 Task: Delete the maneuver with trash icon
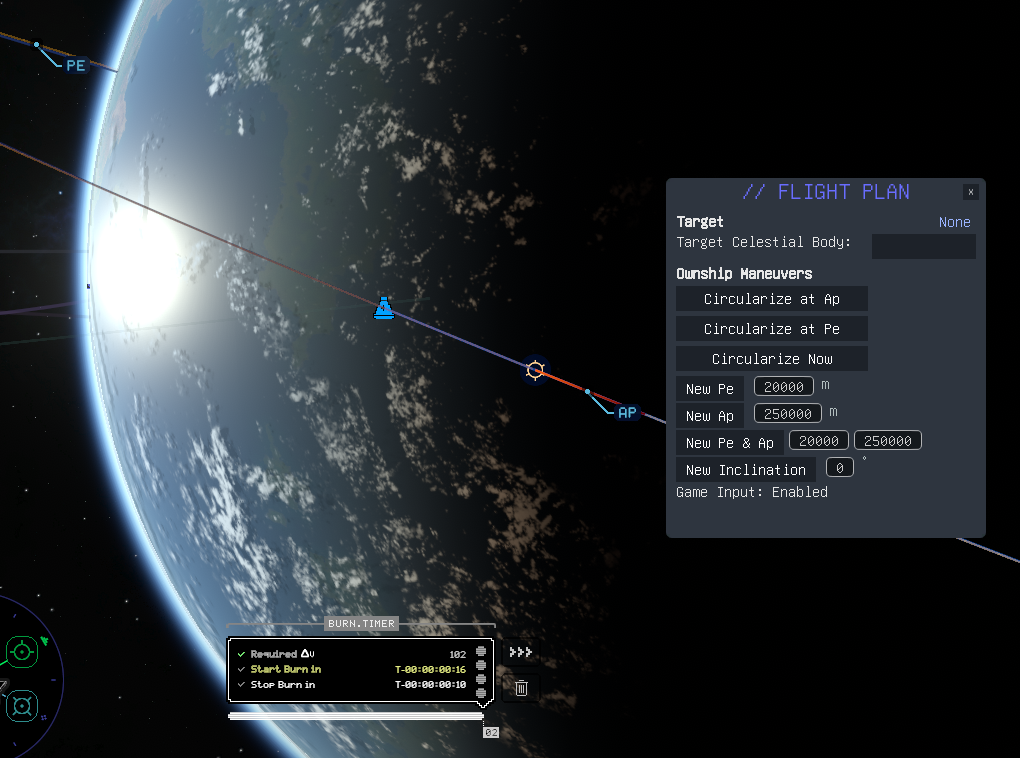tap(521, 687)
